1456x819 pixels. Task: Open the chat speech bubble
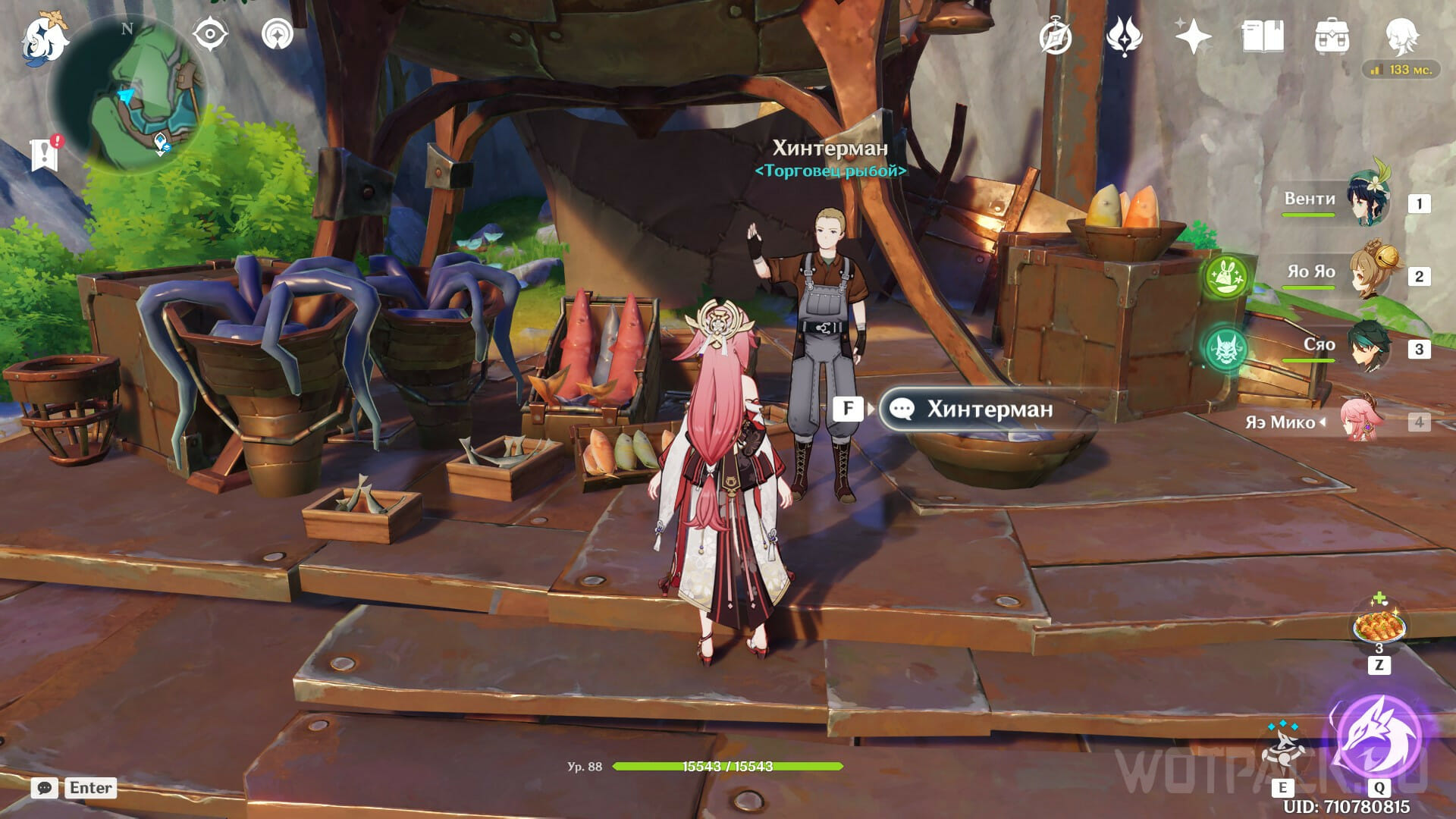(x=44, y=788)
